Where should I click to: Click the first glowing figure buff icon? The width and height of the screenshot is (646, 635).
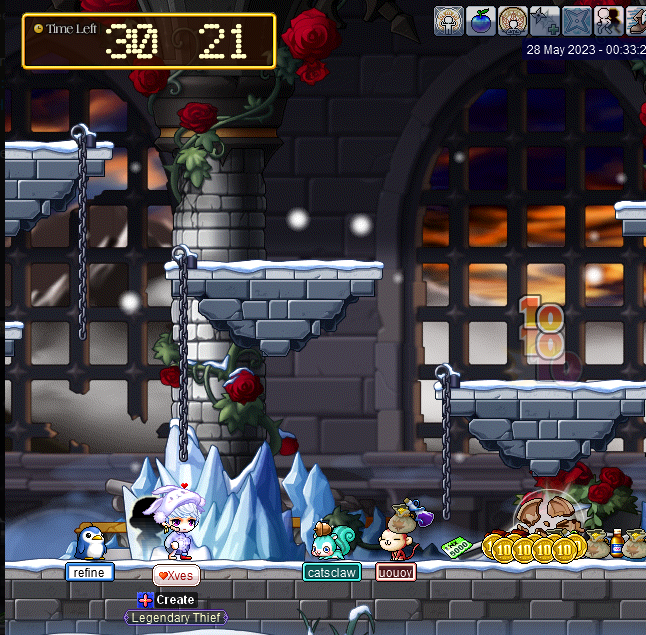coord(449,20)
